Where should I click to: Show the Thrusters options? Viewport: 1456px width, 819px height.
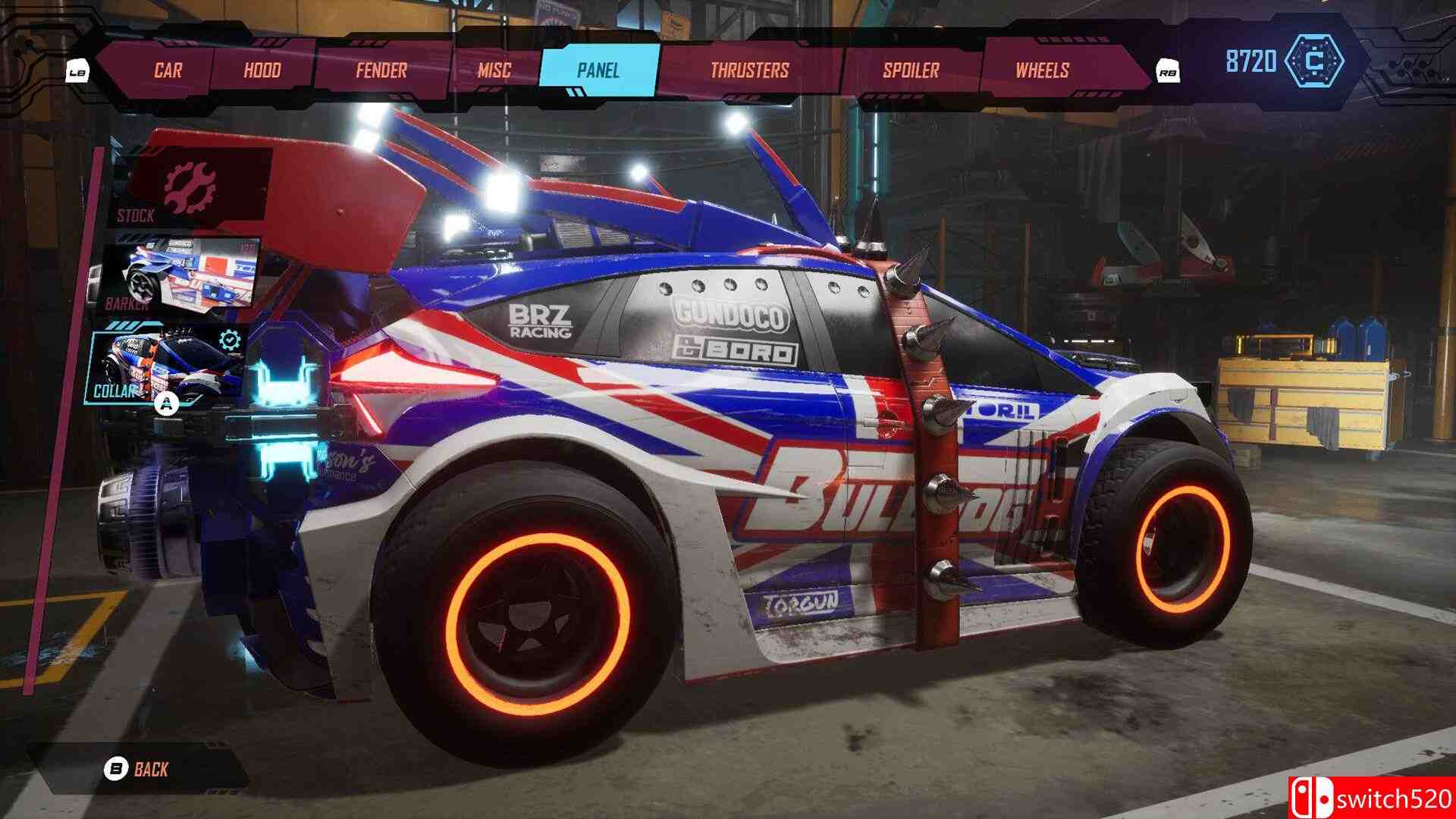(749, 71)
